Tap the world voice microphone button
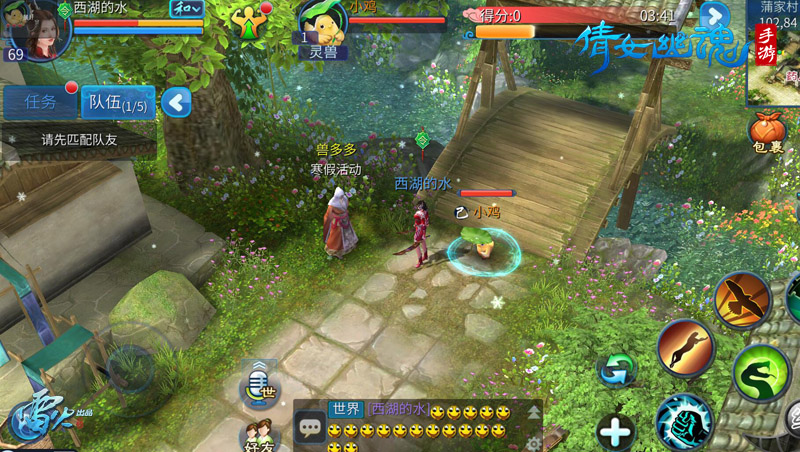The image size is (800, 452). [259, 383]
